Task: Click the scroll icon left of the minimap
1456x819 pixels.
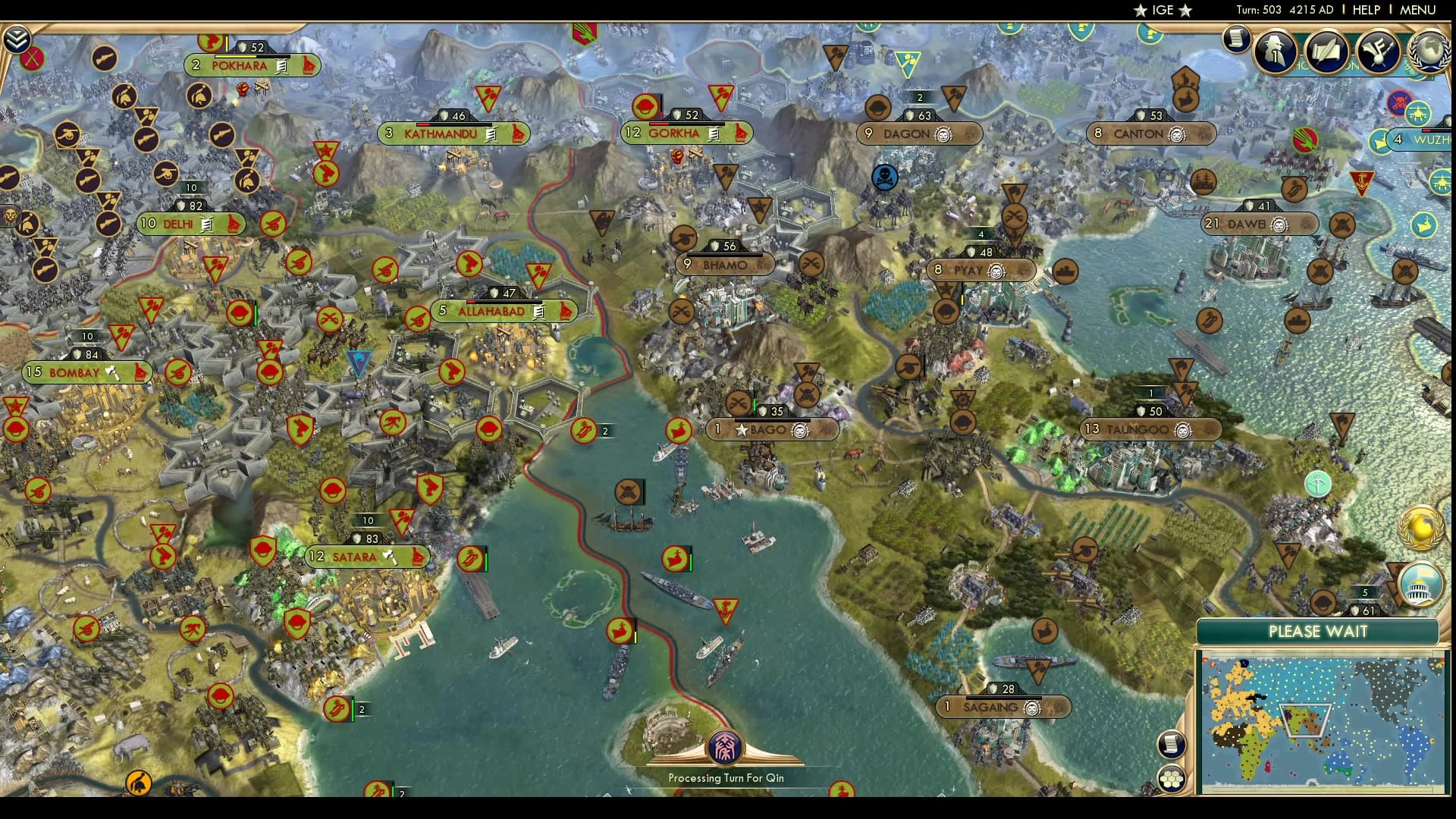Action: 1173,744
